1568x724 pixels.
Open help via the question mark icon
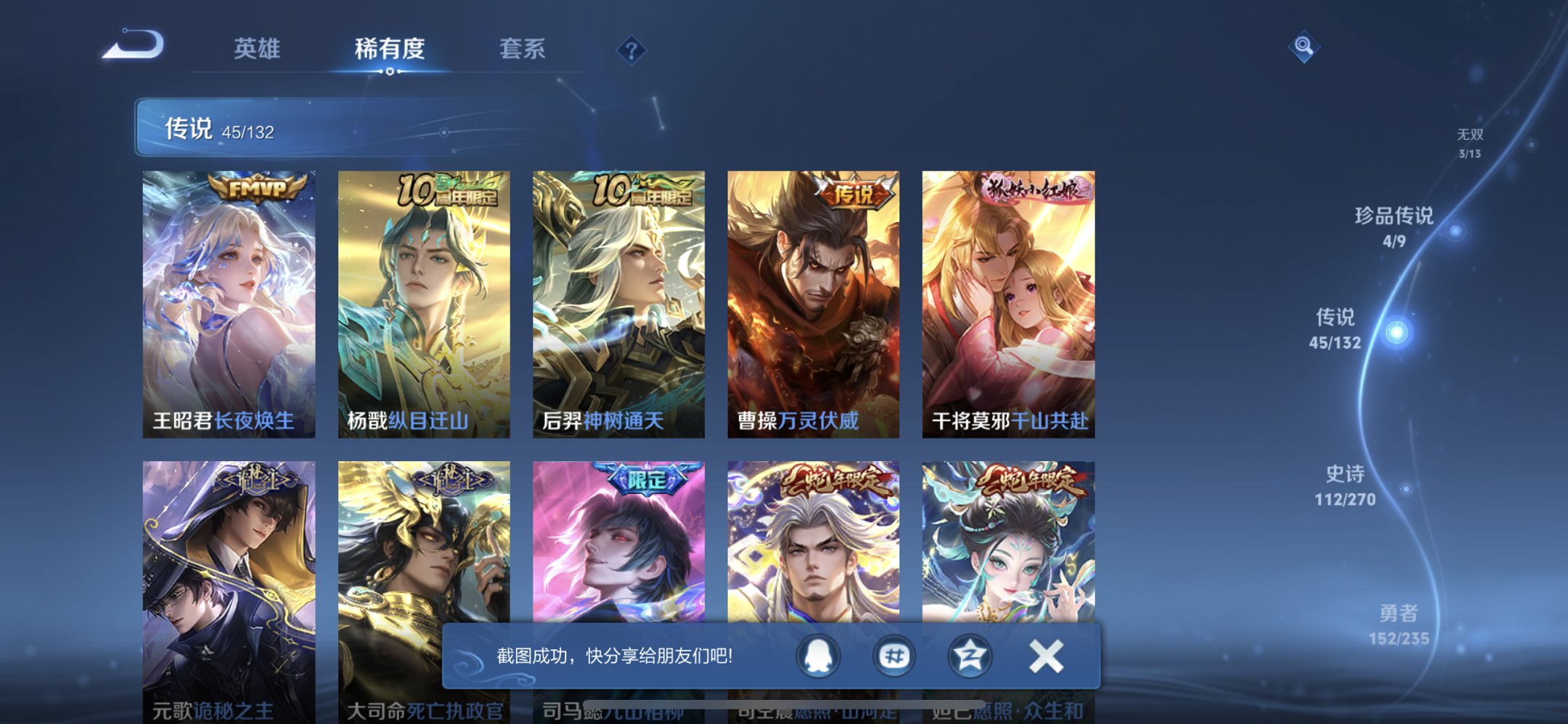[x=631, y=50]
